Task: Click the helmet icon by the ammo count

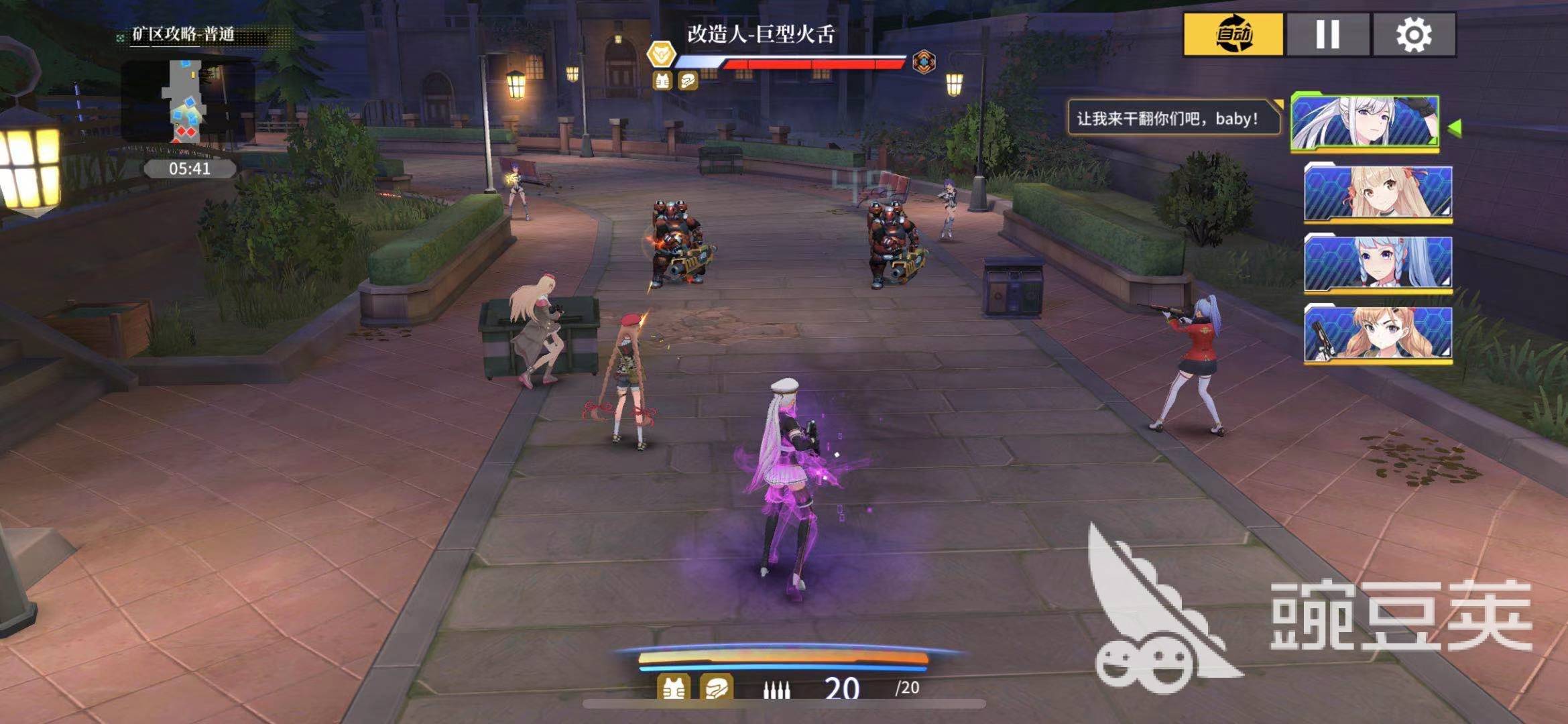Action: coord(716,688)
